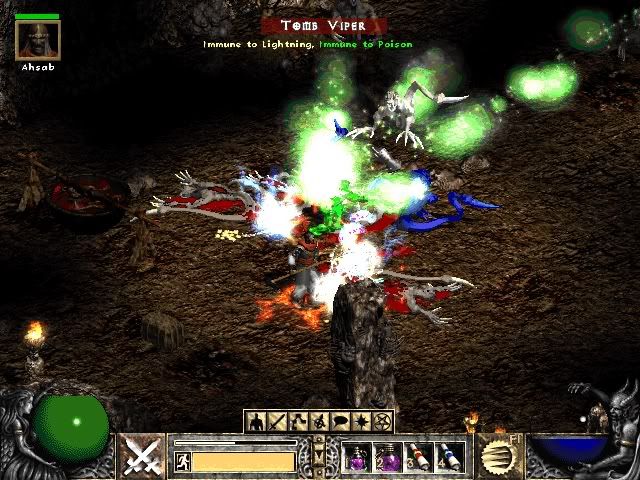Toggle the run/walk running man button

click(x=183, y=461)
